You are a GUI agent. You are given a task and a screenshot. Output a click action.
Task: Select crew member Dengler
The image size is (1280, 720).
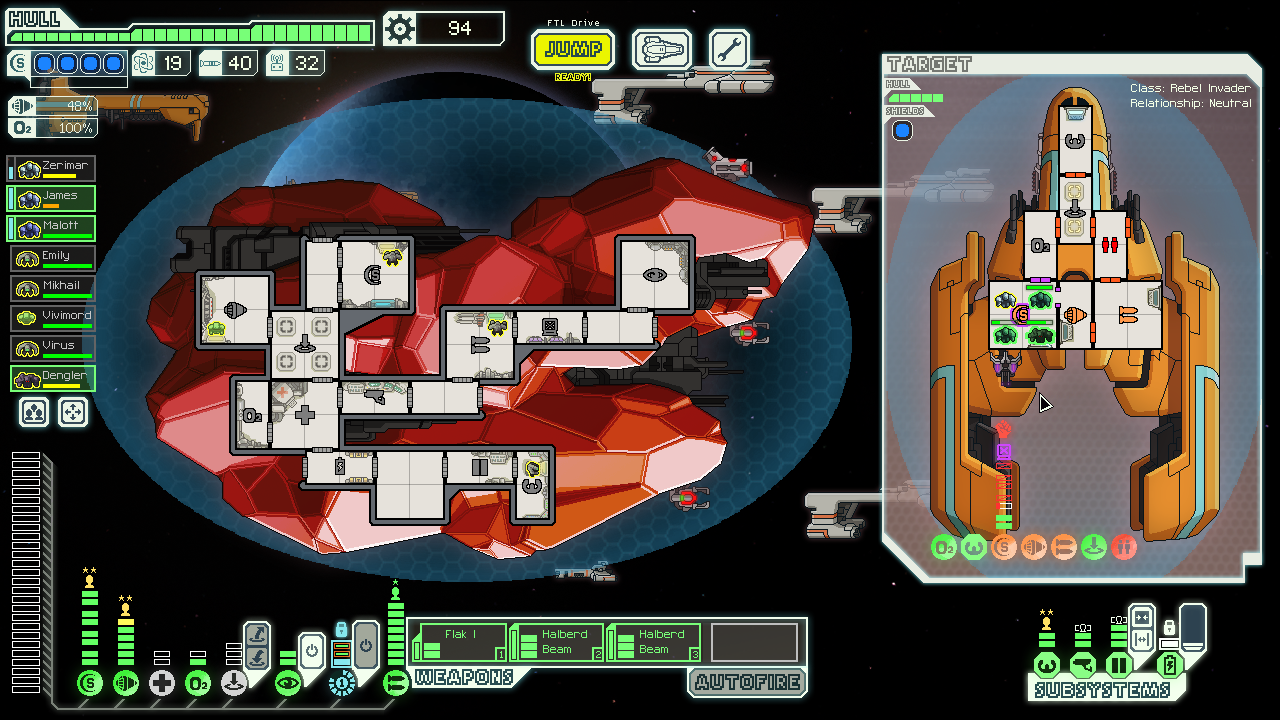coord(53,379)
